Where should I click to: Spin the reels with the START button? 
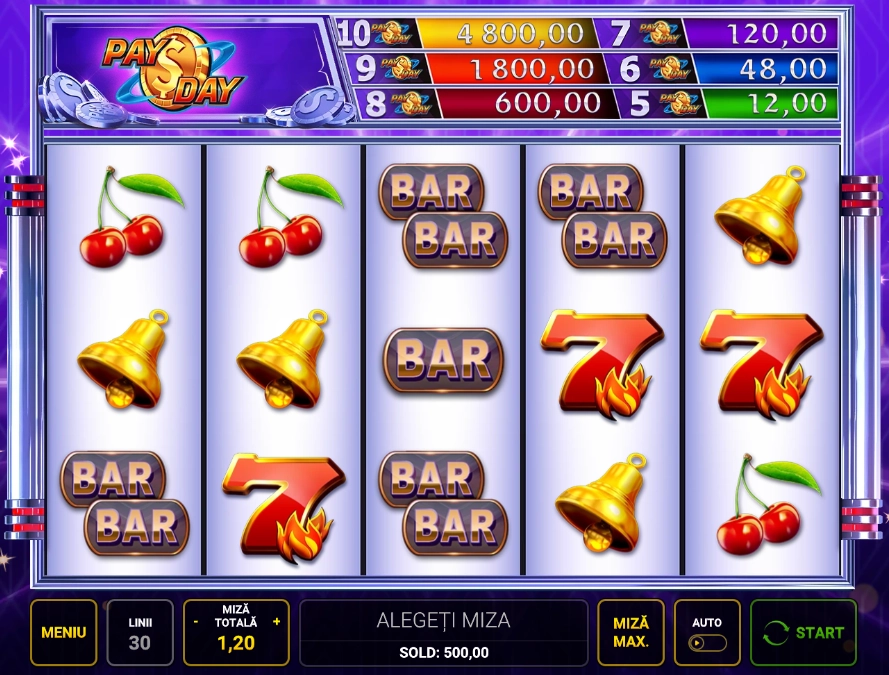point(803,632)
